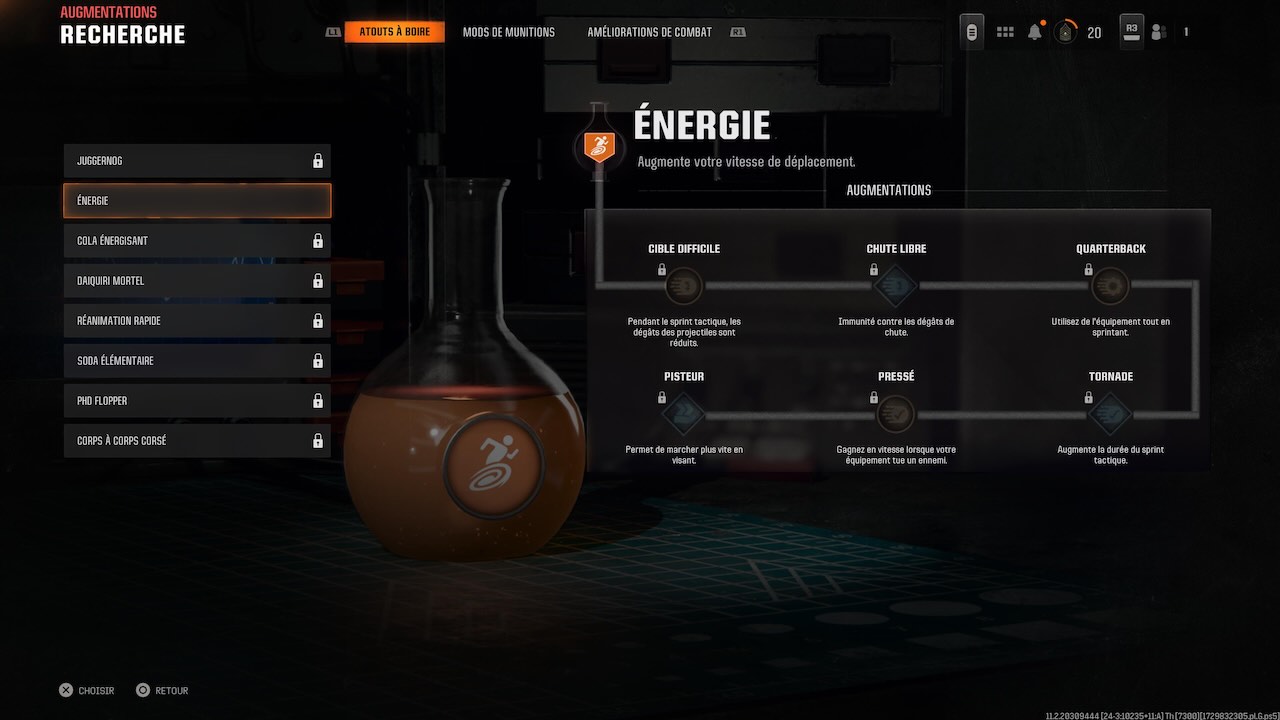Select the Cible difficile augmentation icon
The width and height of the screenshot is (1280, 720).
pos(684,287)
